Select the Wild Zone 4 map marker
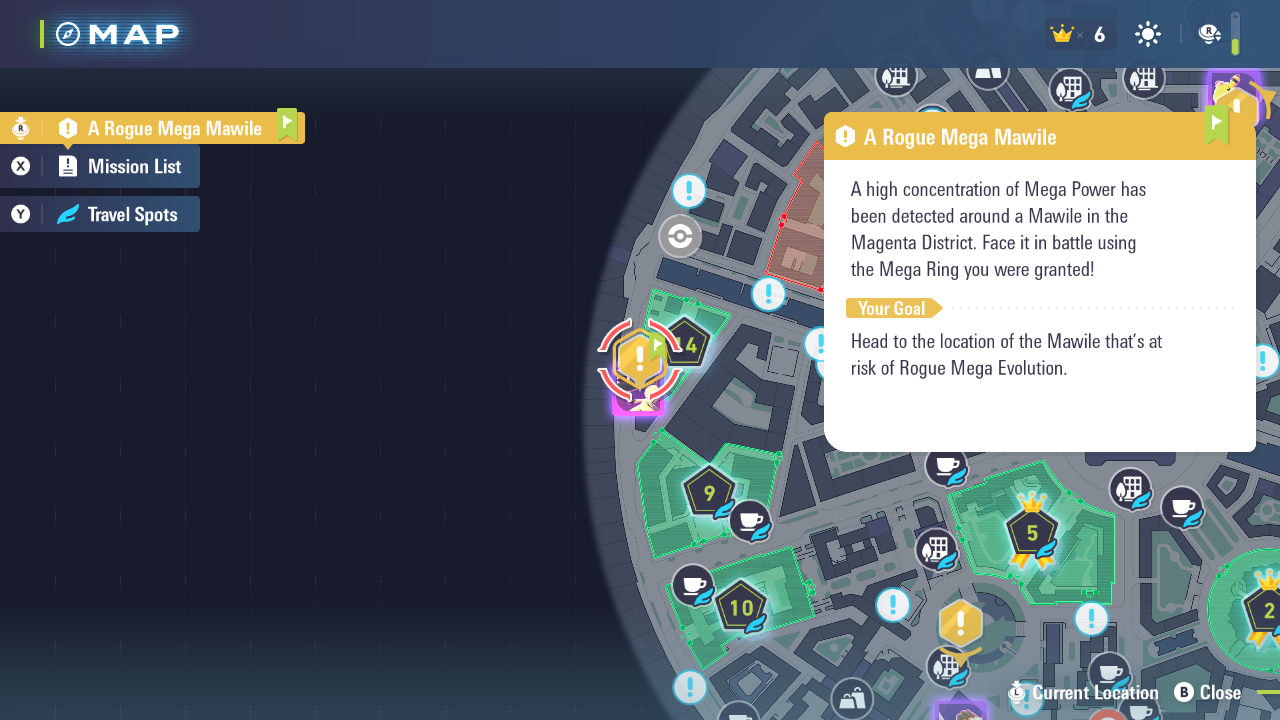 click(x=687, y=346)
